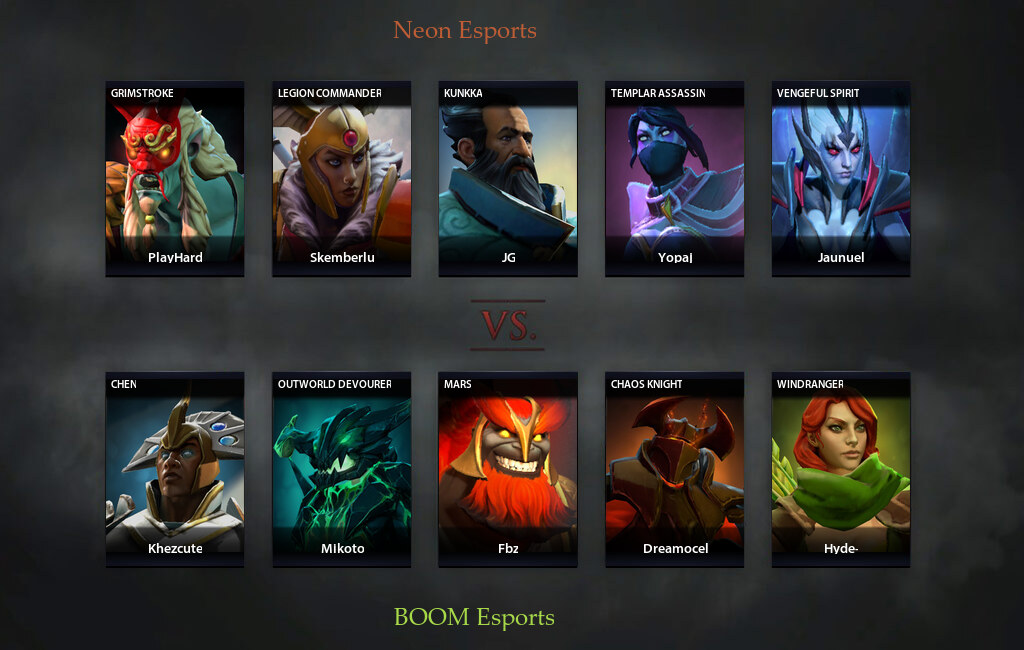Viewport: 1024px width, 650px height.
Task: Click the Neon Esports team name
Action: [465, 30]
